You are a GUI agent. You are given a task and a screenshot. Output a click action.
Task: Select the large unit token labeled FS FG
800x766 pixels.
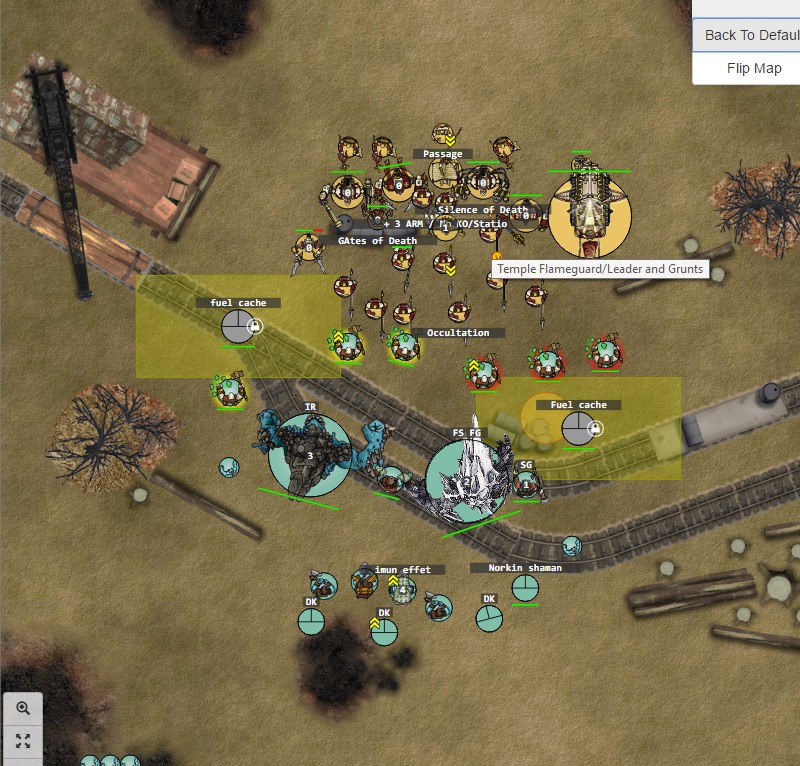467,482
